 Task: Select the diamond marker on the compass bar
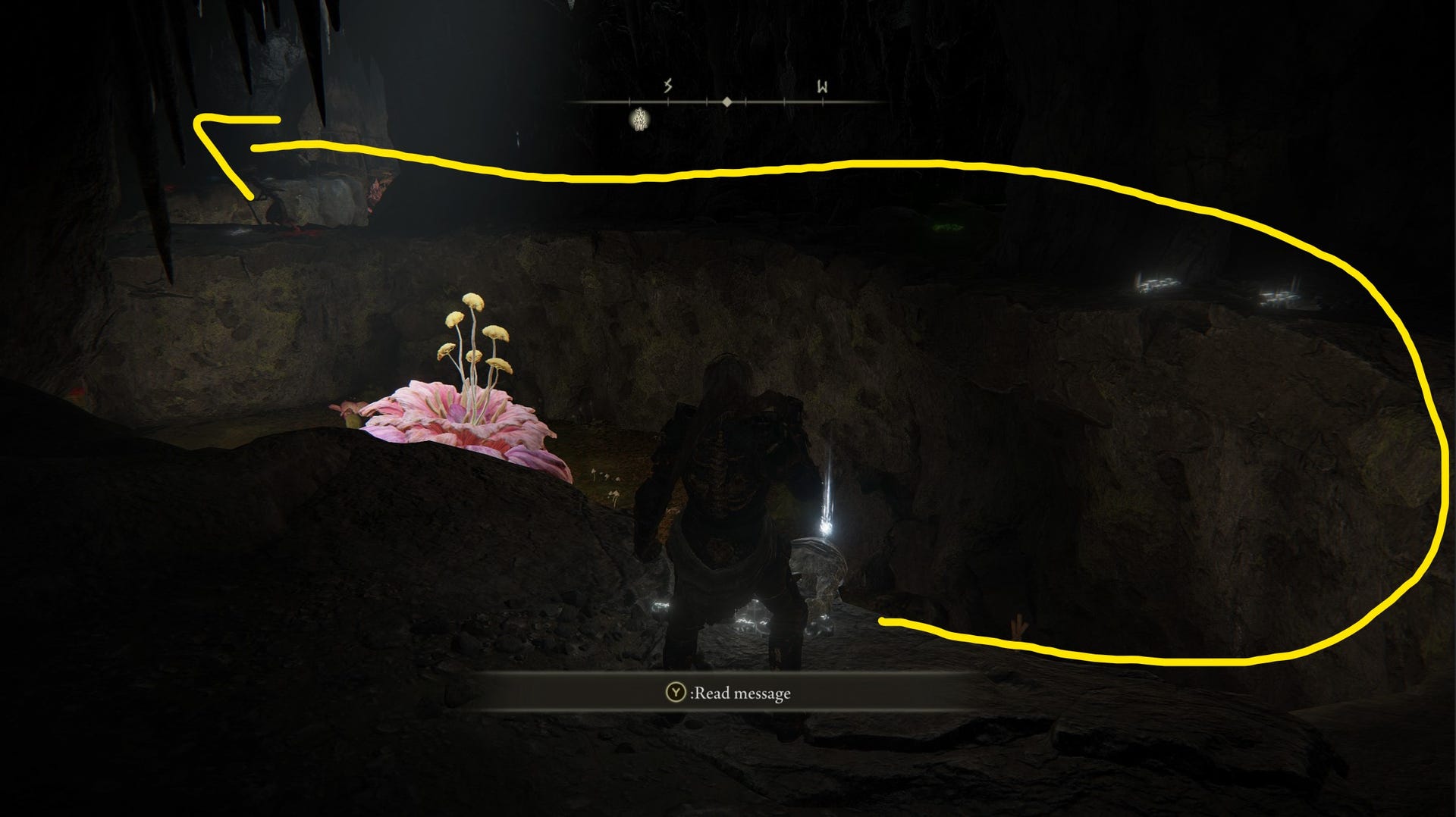coord(728,101)
